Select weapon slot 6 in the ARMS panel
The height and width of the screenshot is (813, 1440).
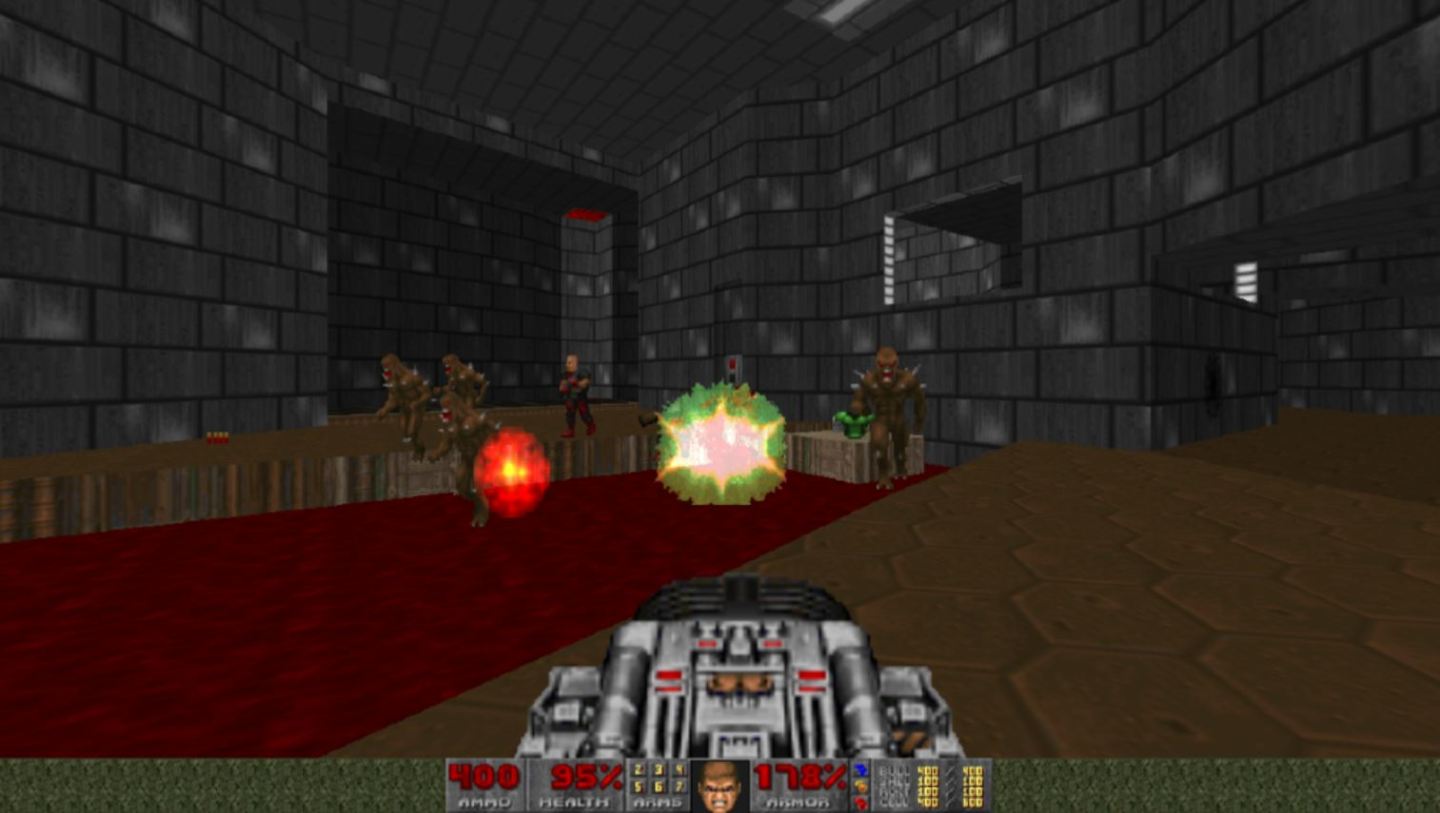pyautogui.click(x=659, y=787)
